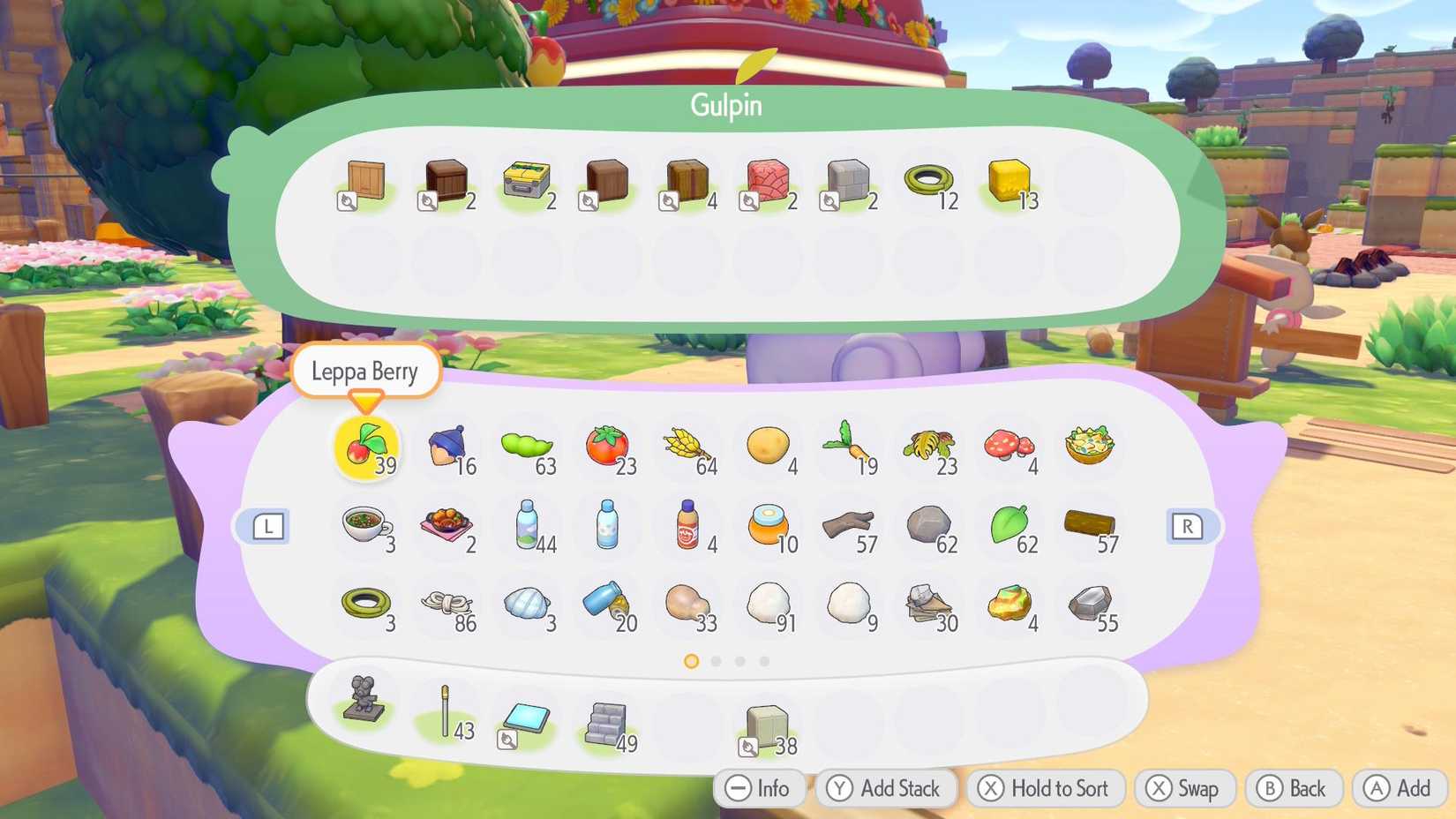The width and height of the screenshot is (1456, 819).
Task: Select the wooden cabinet in Gulpin's storage
Action: pos(365,179)
